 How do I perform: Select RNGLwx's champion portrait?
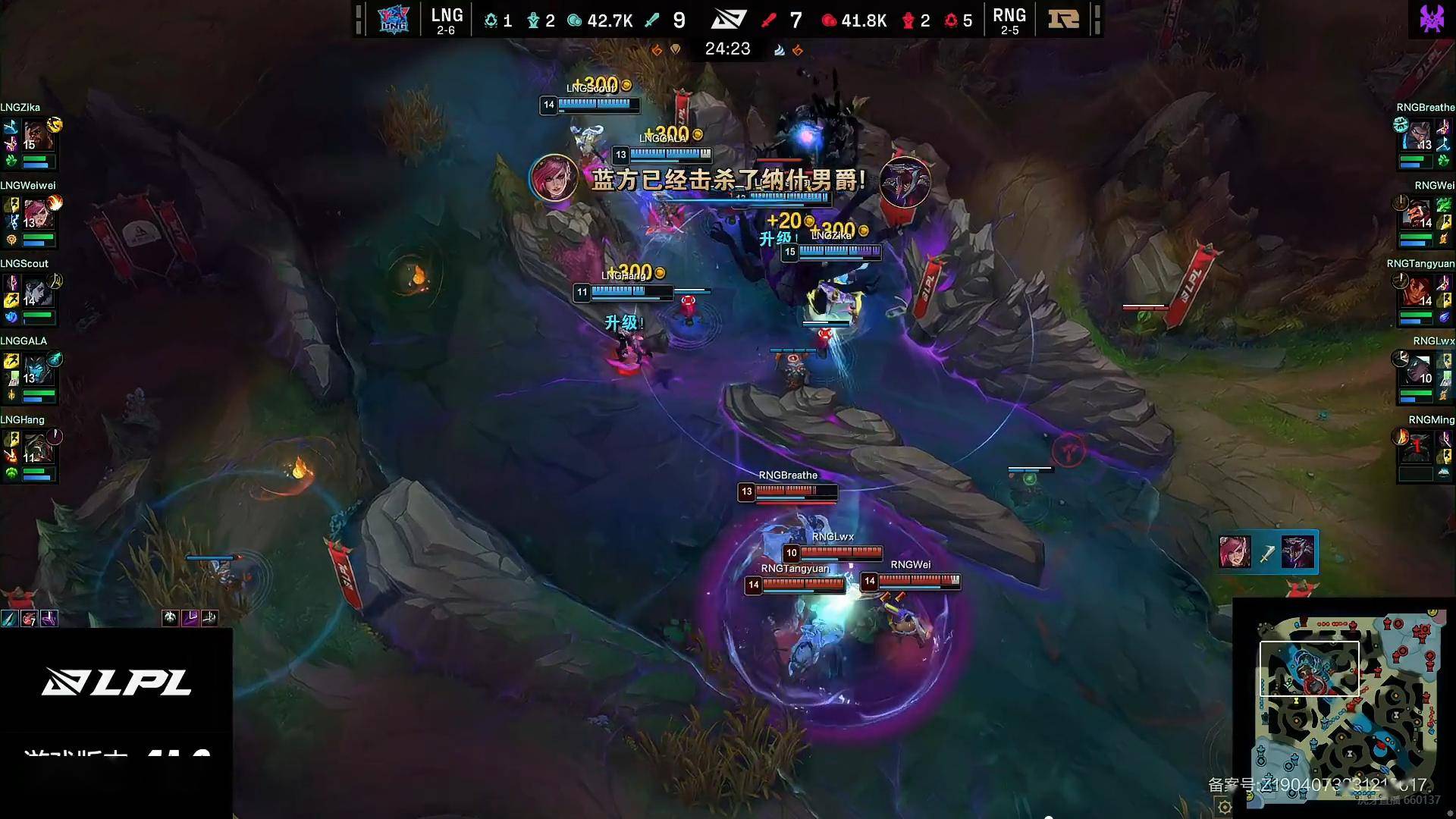[x=1420, y=371]
